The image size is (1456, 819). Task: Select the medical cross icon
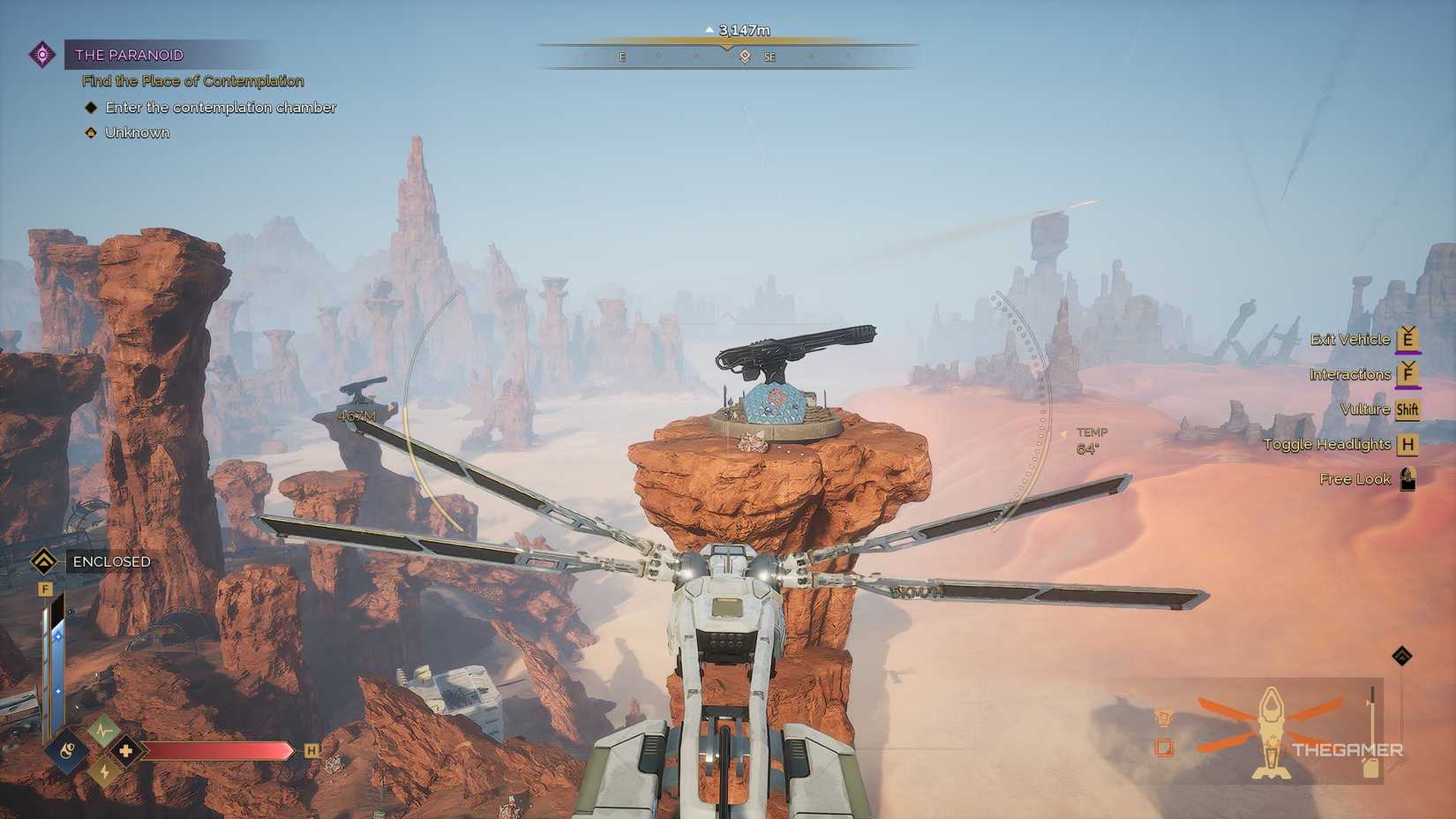[126, 751]
